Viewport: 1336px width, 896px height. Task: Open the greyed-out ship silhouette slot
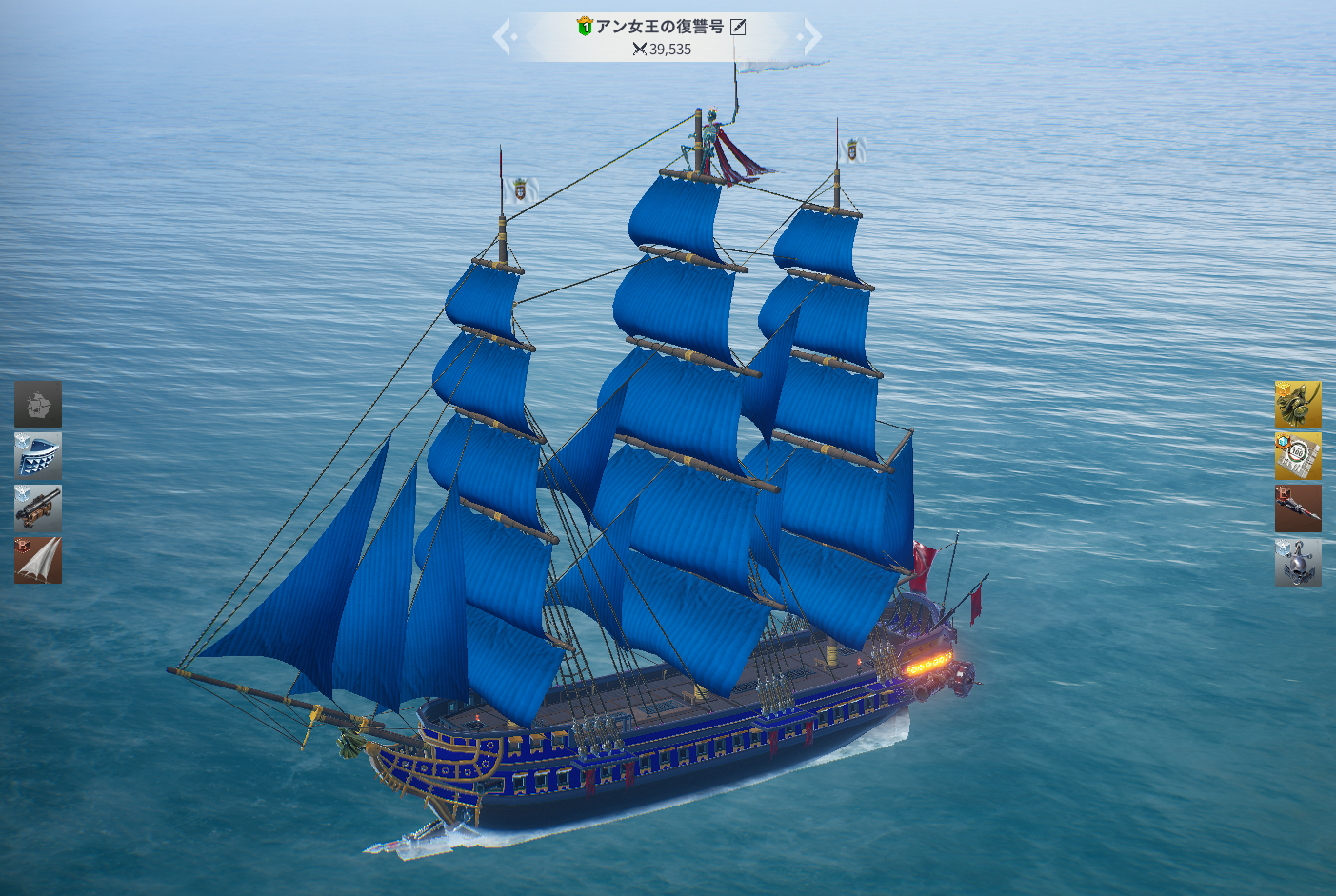click(38, 404)
